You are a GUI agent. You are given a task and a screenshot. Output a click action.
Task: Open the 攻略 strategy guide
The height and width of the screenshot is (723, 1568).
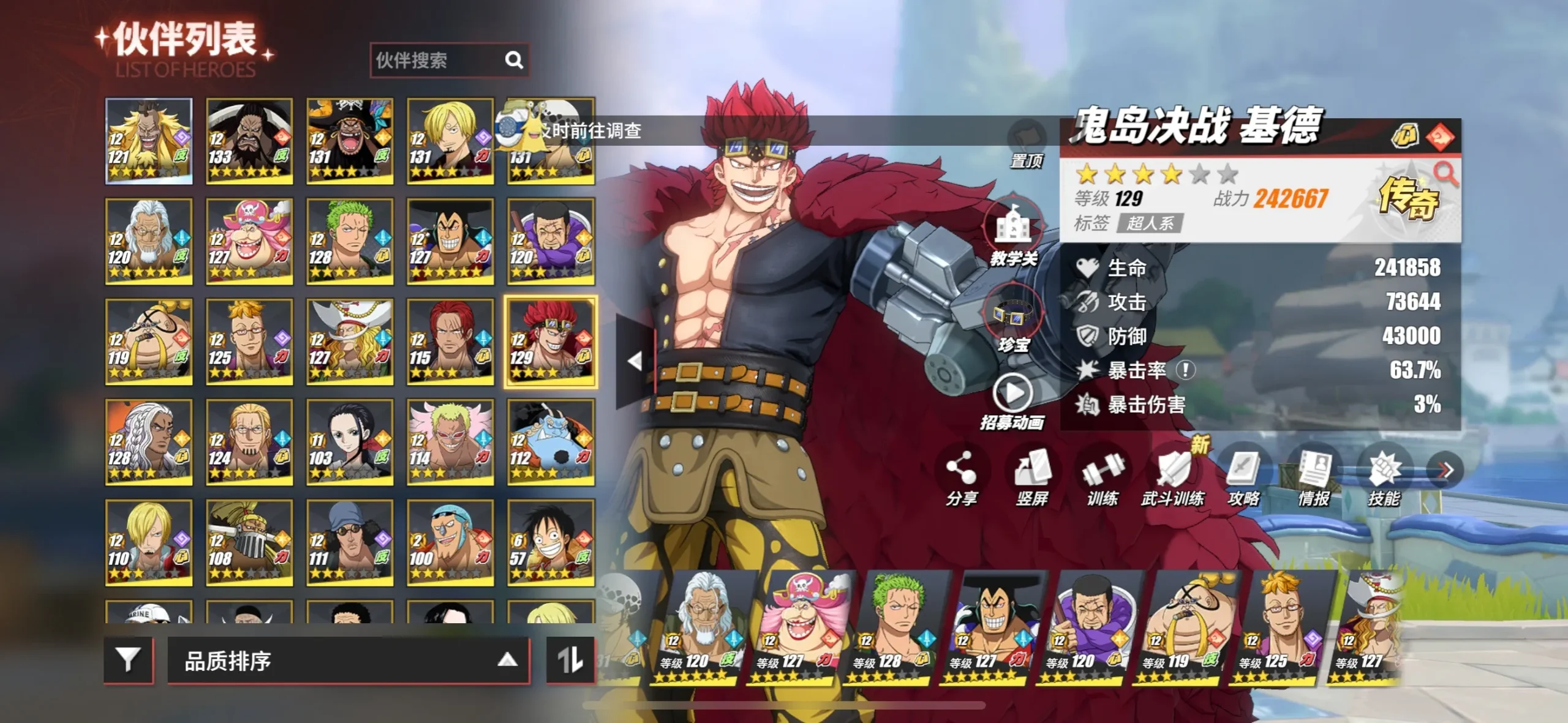(1243, 479)
